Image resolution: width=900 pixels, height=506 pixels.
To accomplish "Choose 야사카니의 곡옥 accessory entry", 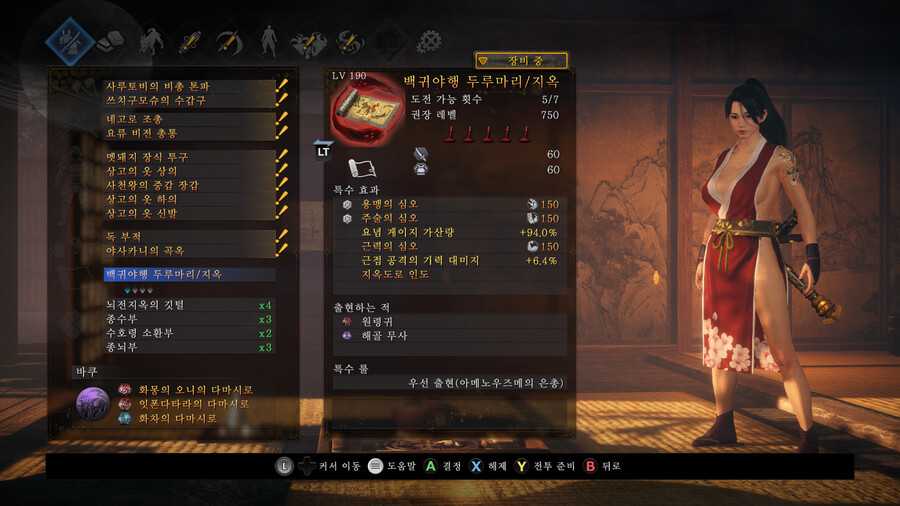I will 190,250.
